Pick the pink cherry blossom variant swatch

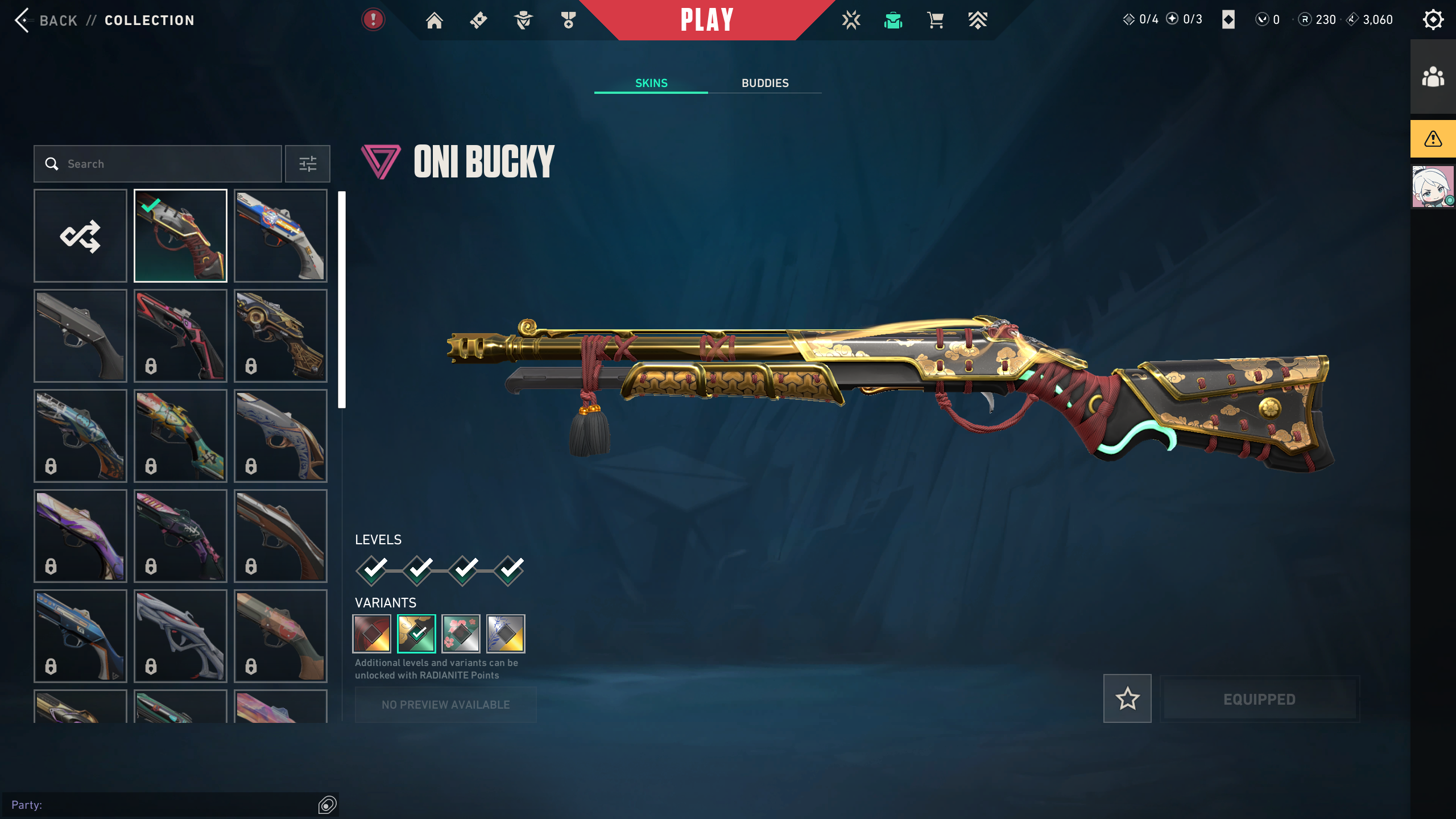(x=461, y=633)
